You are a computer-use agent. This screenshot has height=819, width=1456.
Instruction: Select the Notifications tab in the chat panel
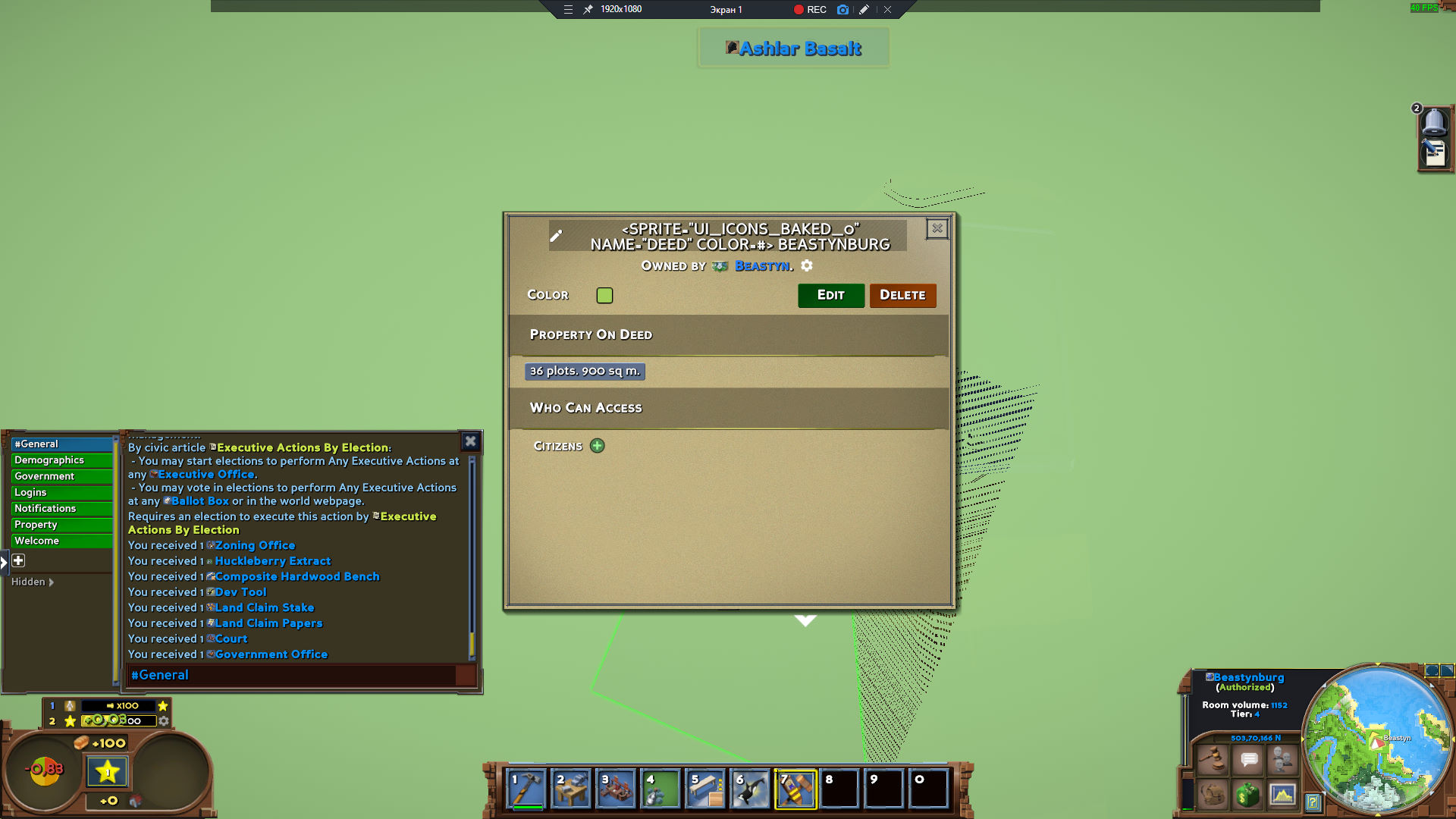(x=45, y=508)
